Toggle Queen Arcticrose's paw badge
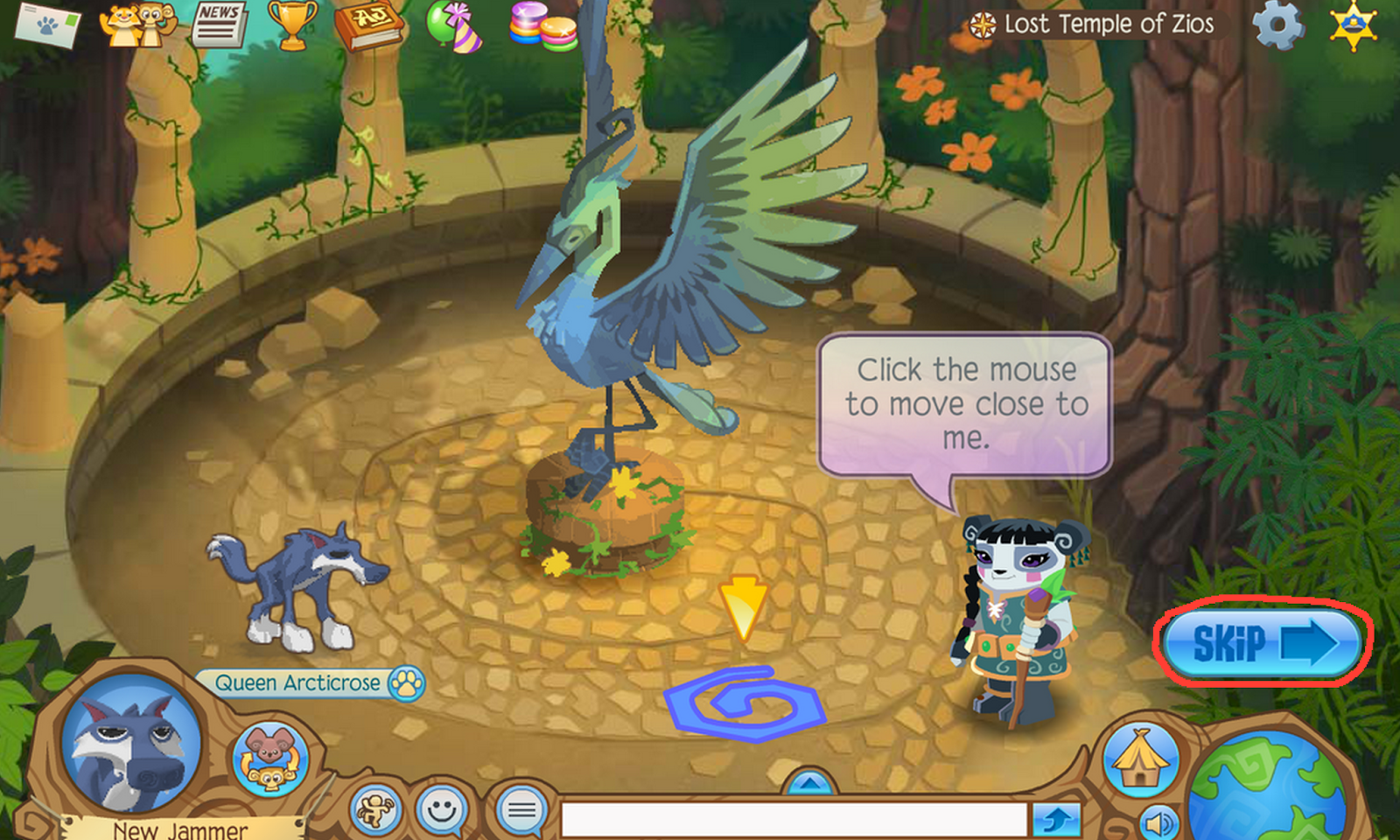The width and height of the screenshot is (1400, 840). pyautogui.click(x=407, y=685)
